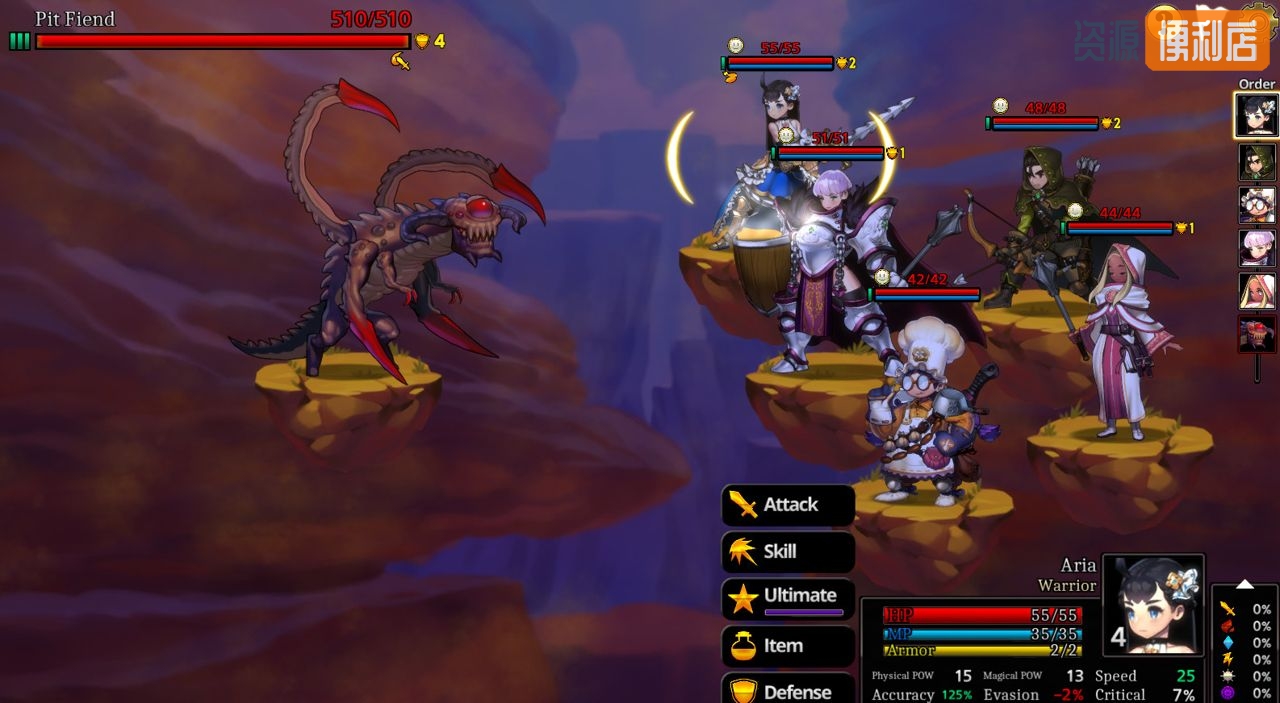Viewport: 1280px width, 703px height.
Task: Toggle the white arrow above the resistances panel
Action: (x=1245, y=584)
